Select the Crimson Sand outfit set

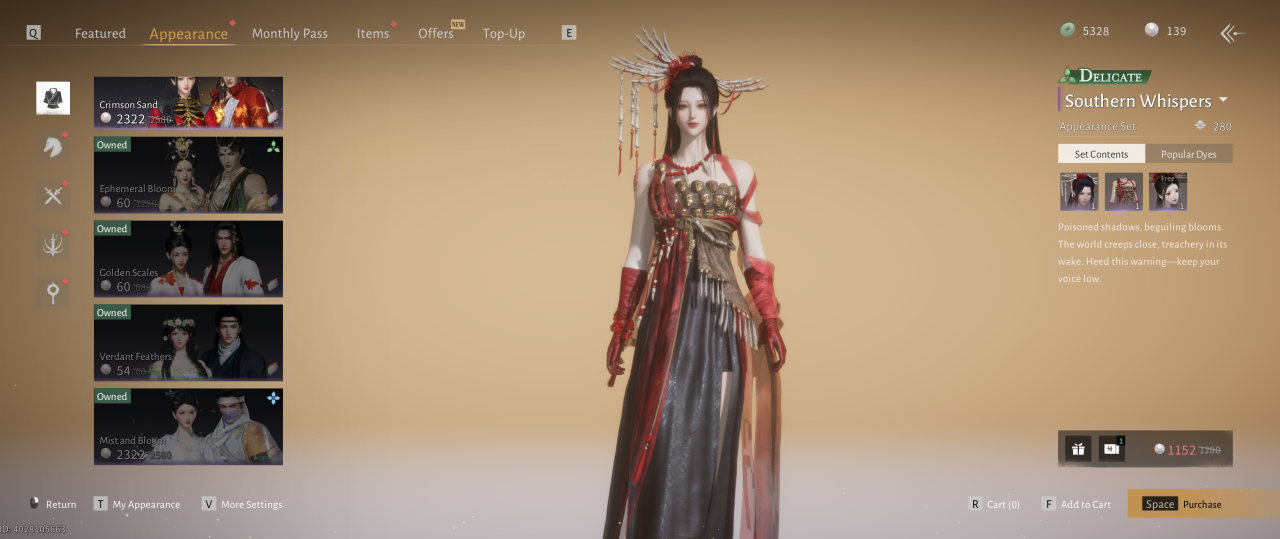pos(188,103)
